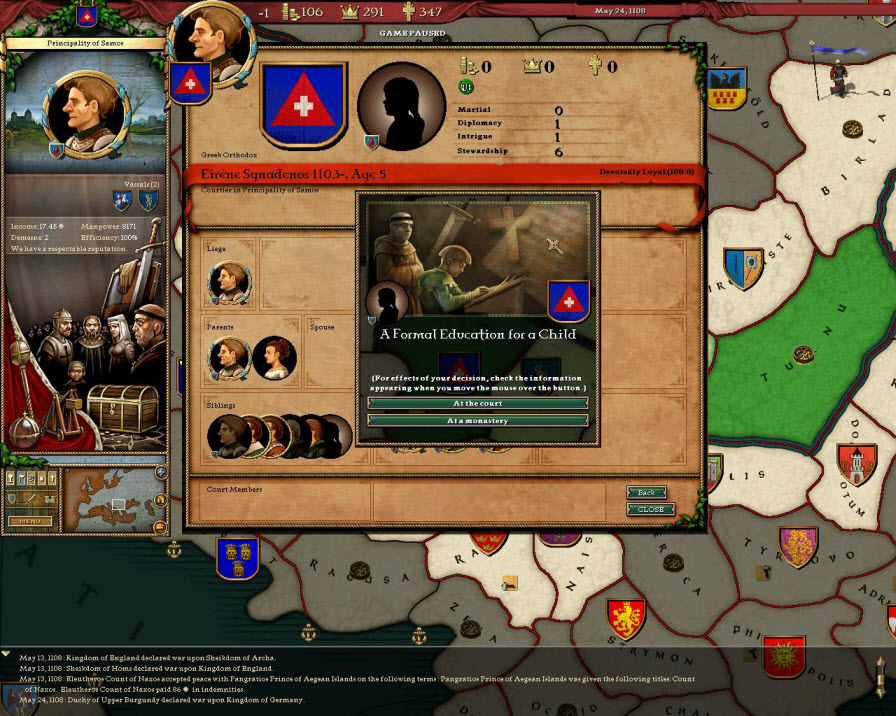The image size is (896, 716).
Task: Select the first sibling portrait
Action: pyautogui.click(x=228, y=436)
